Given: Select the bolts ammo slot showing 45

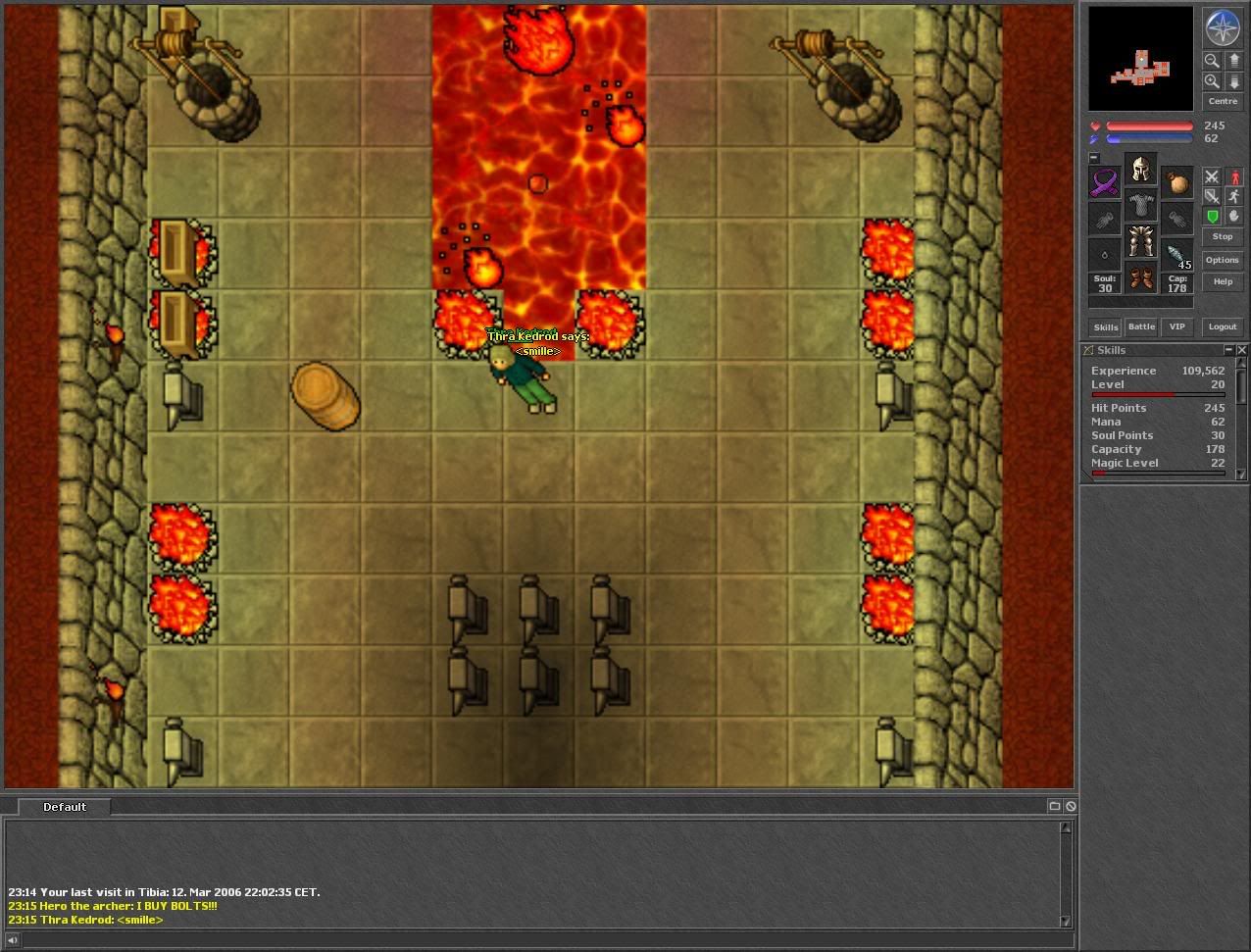Looking at the screenshot, I should pos(1176,256).
